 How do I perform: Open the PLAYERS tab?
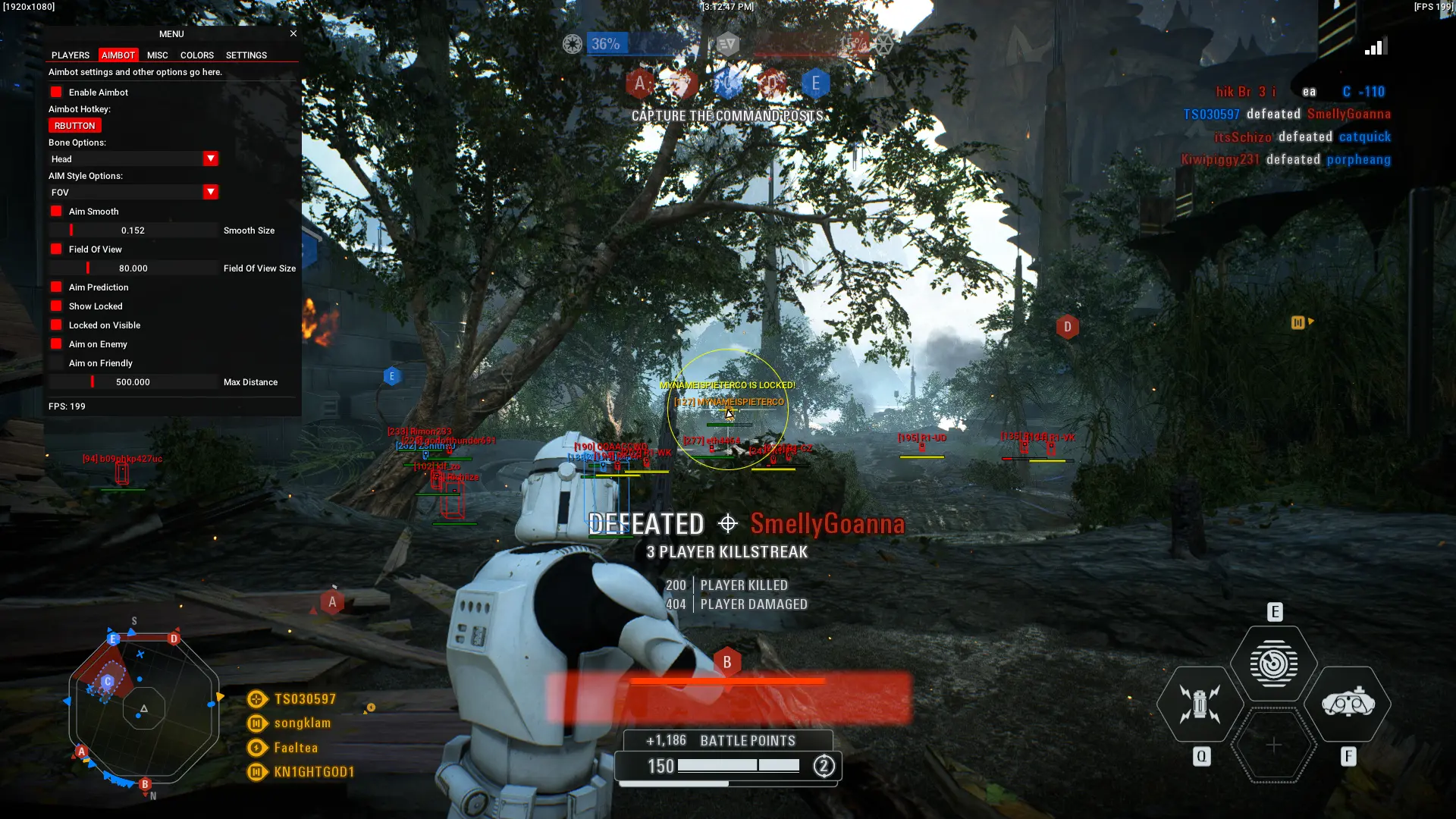pos(70,55)
